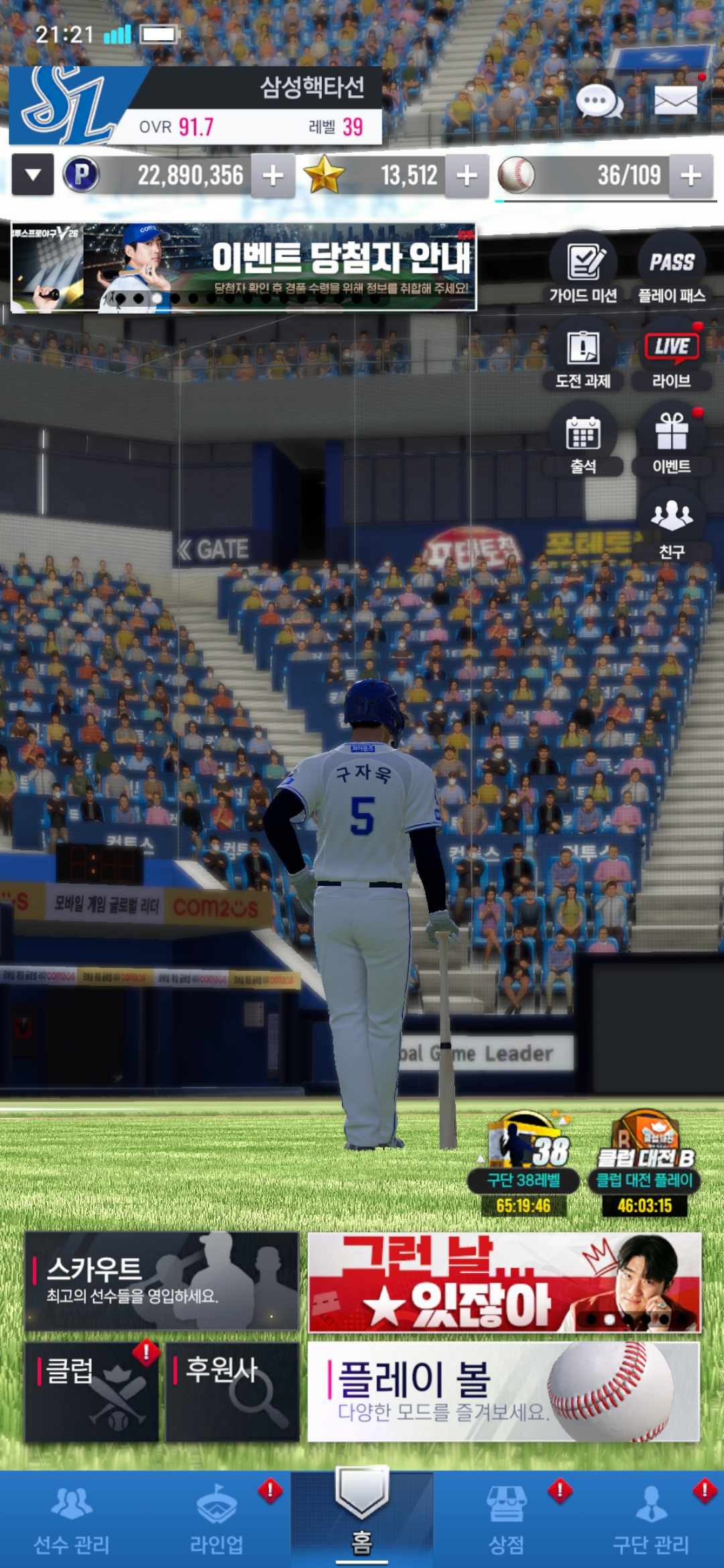The height and width of the screenshot is (1568, 724).
Task: Open the 스카우트 scout menu
Action: 162,1281
